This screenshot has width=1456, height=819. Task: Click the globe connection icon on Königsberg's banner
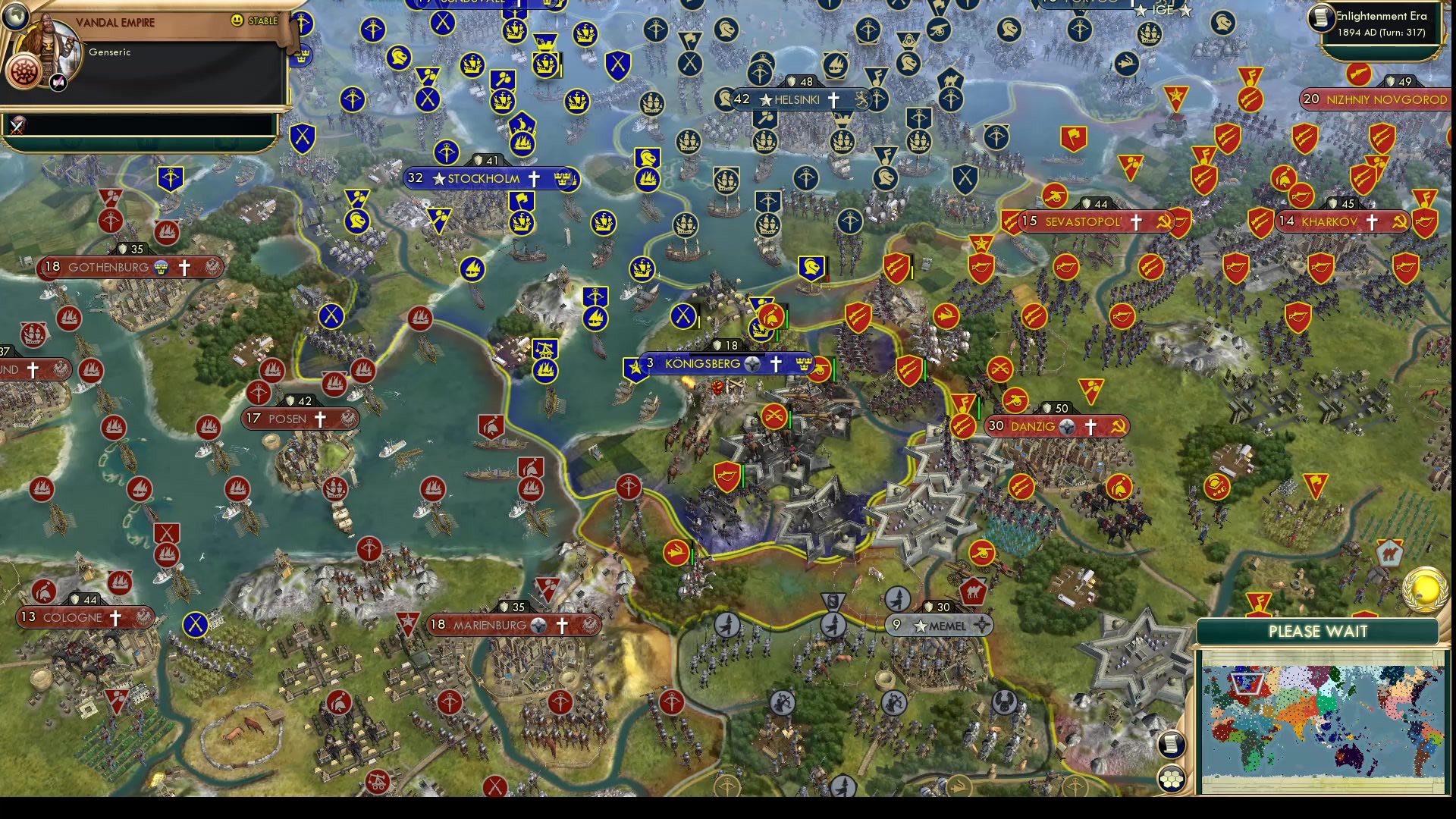coord(752,364)
